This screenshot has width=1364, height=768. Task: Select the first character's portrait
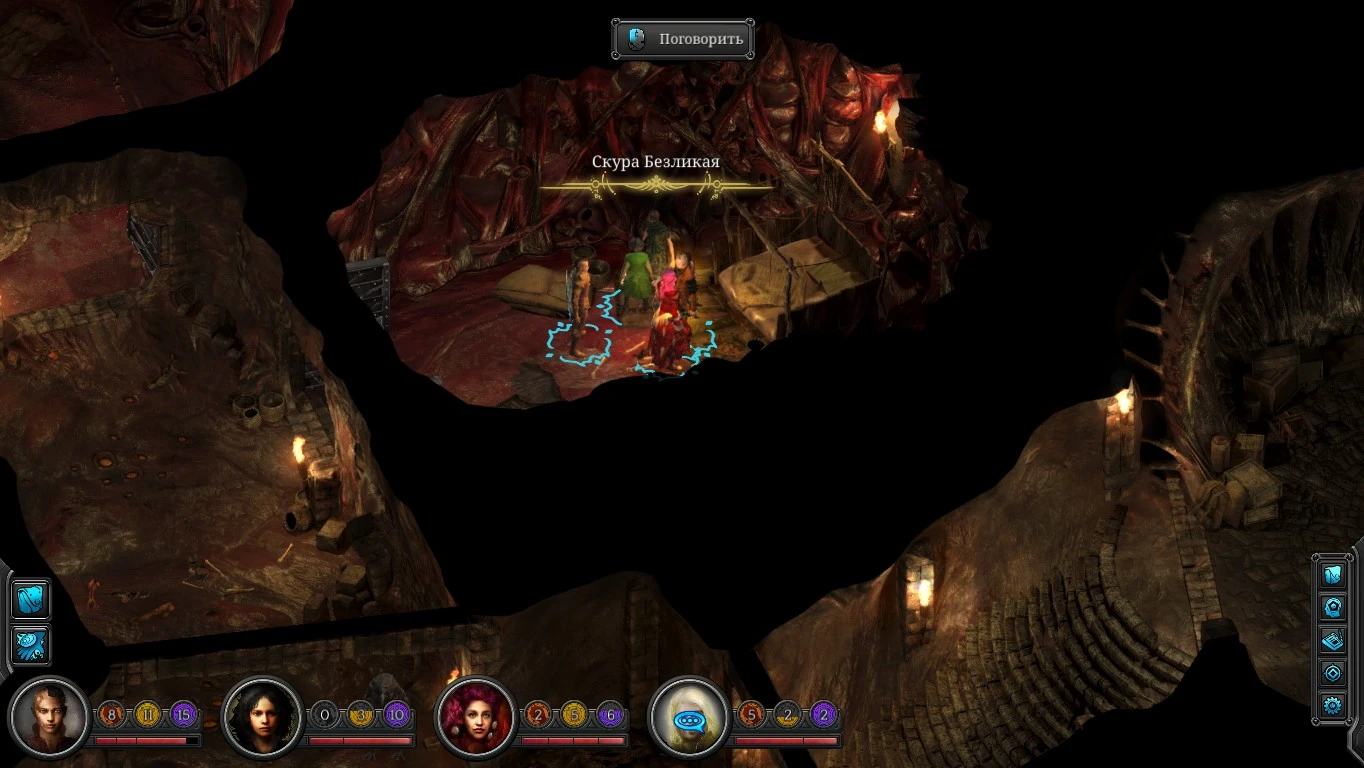pos(48,716)
